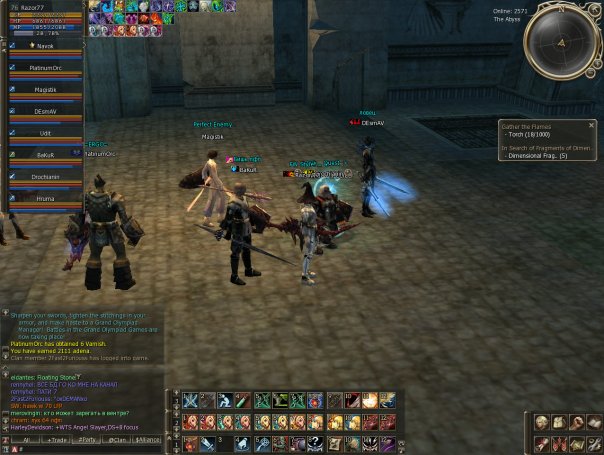Image resolution: width=604 pixels, height=455 pixels.
Task: Select party member Navok
Action: pos(45,46)
